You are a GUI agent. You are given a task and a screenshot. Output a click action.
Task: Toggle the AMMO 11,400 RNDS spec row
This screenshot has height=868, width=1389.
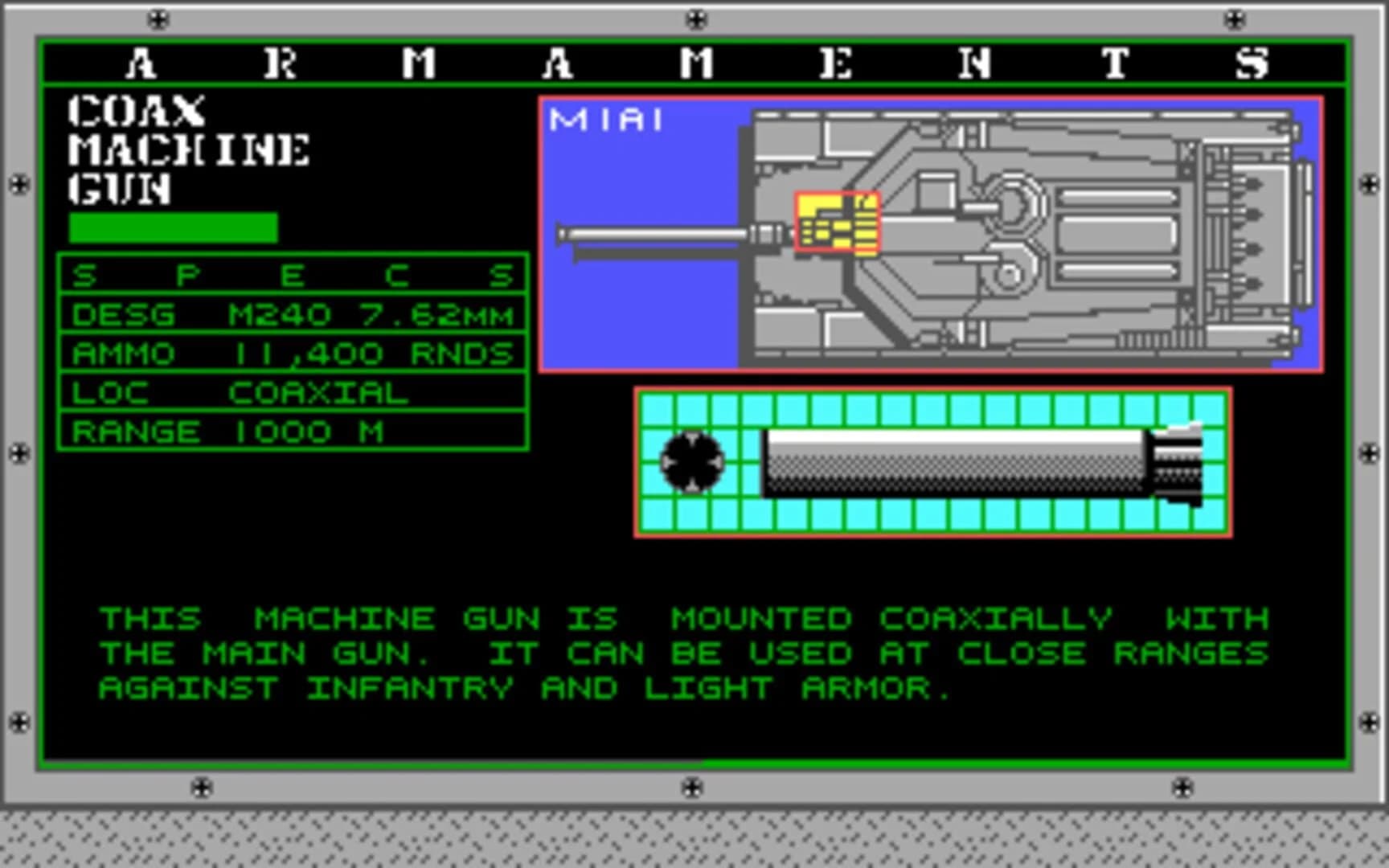pyautogui.click(x=293, y=354)
